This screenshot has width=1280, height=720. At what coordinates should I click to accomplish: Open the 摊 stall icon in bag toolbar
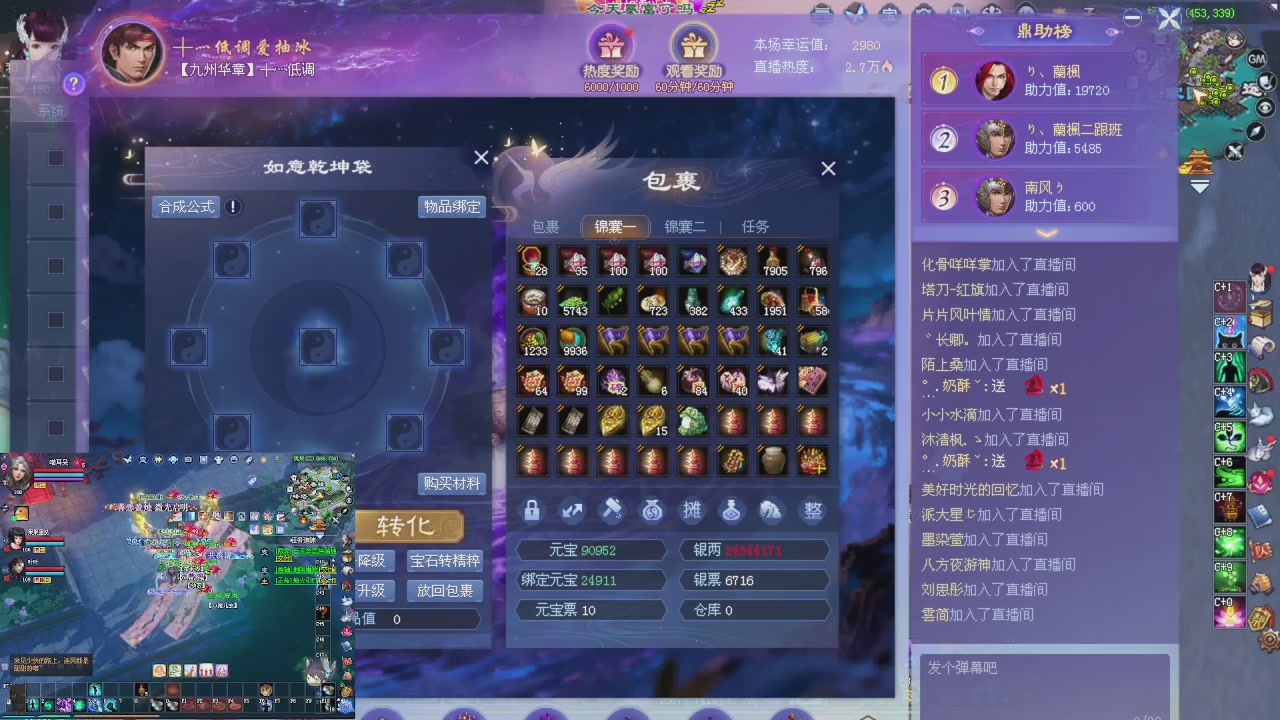[x=692, y=511]
